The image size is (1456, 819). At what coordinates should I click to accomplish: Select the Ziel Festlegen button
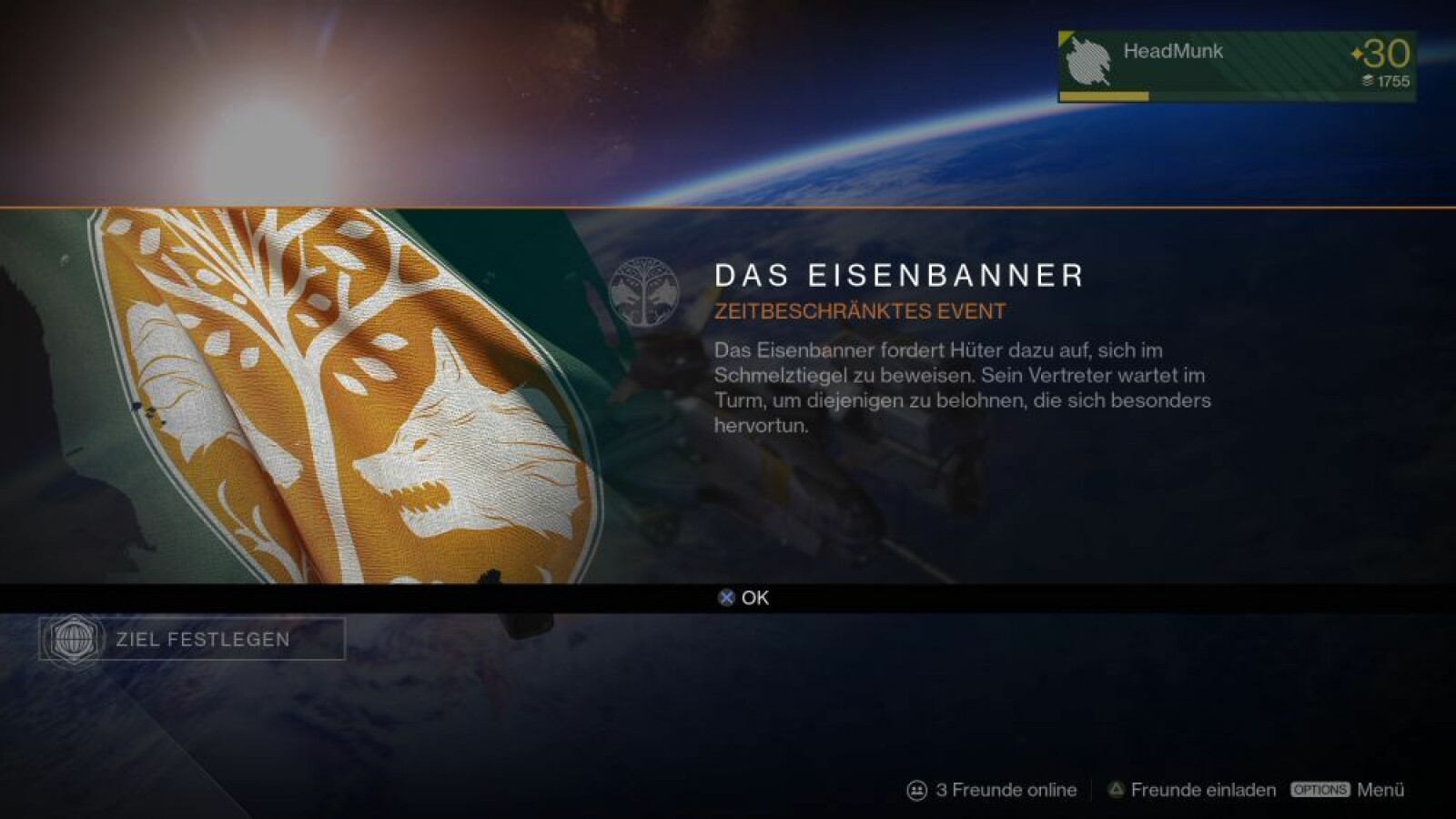pyautogui.click(x=192, y=639)
